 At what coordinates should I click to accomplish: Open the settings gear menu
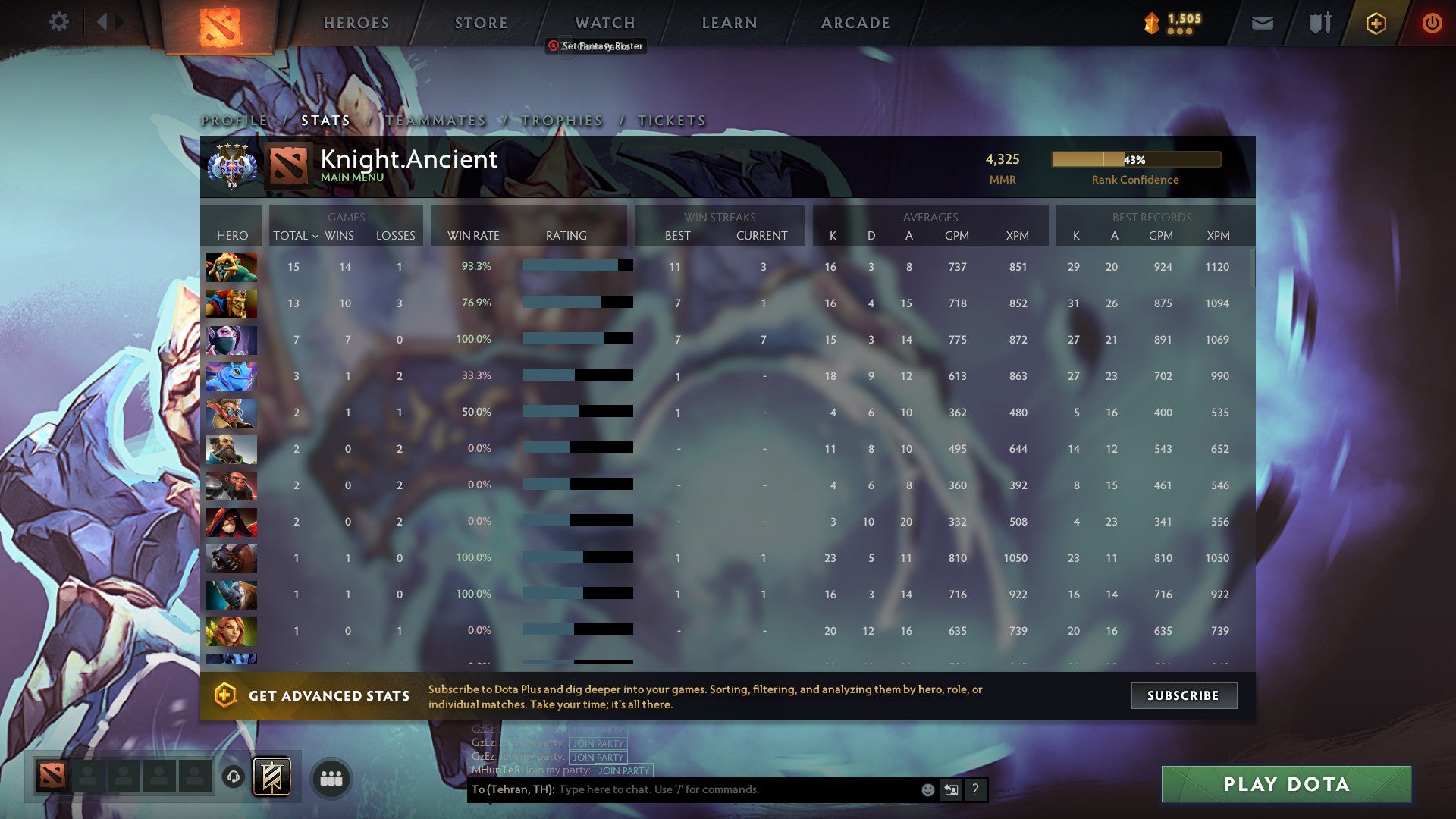click(58, 22)
